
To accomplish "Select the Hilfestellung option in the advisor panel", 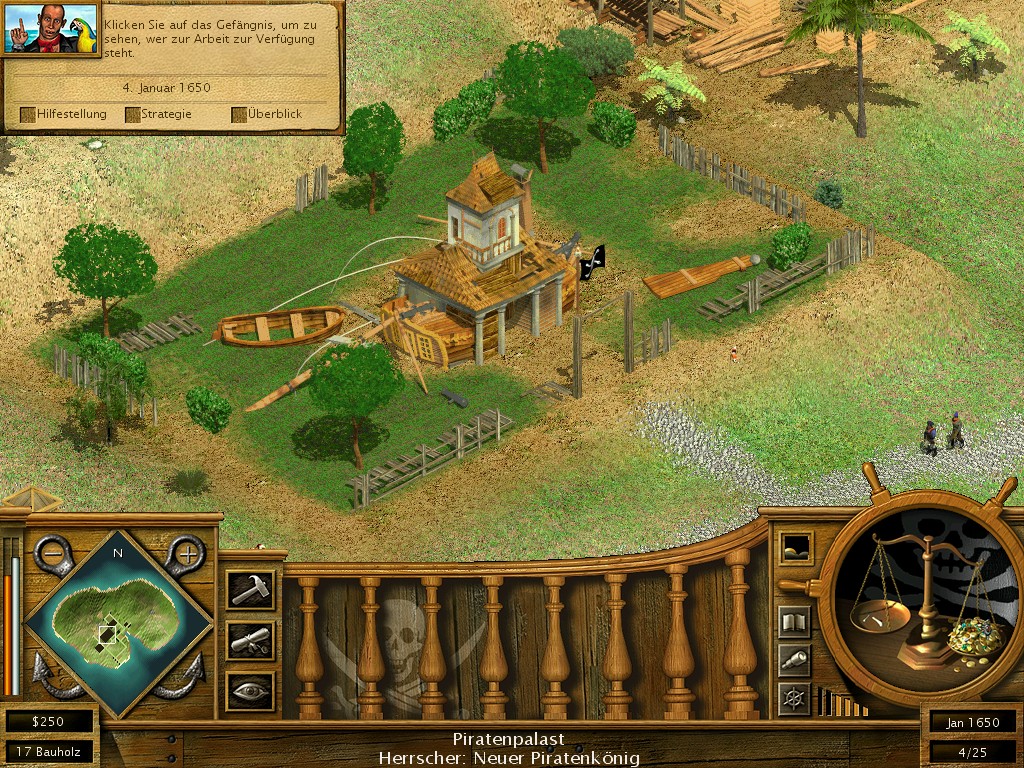I will coord(63,114).
